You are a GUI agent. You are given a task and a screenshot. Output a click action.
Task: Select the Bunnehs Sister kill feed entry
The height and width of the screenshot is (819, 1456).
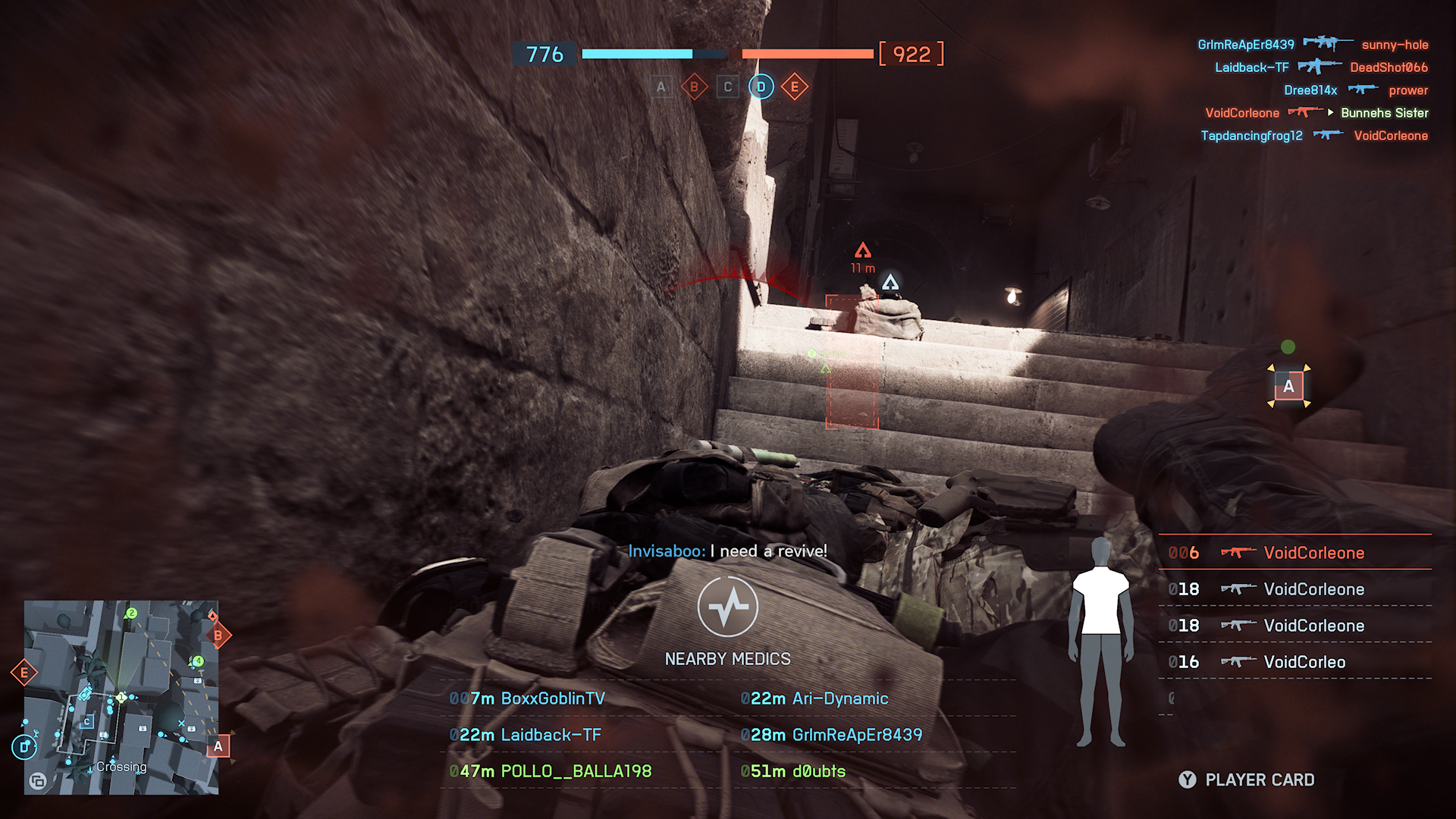pos(1384,113)
